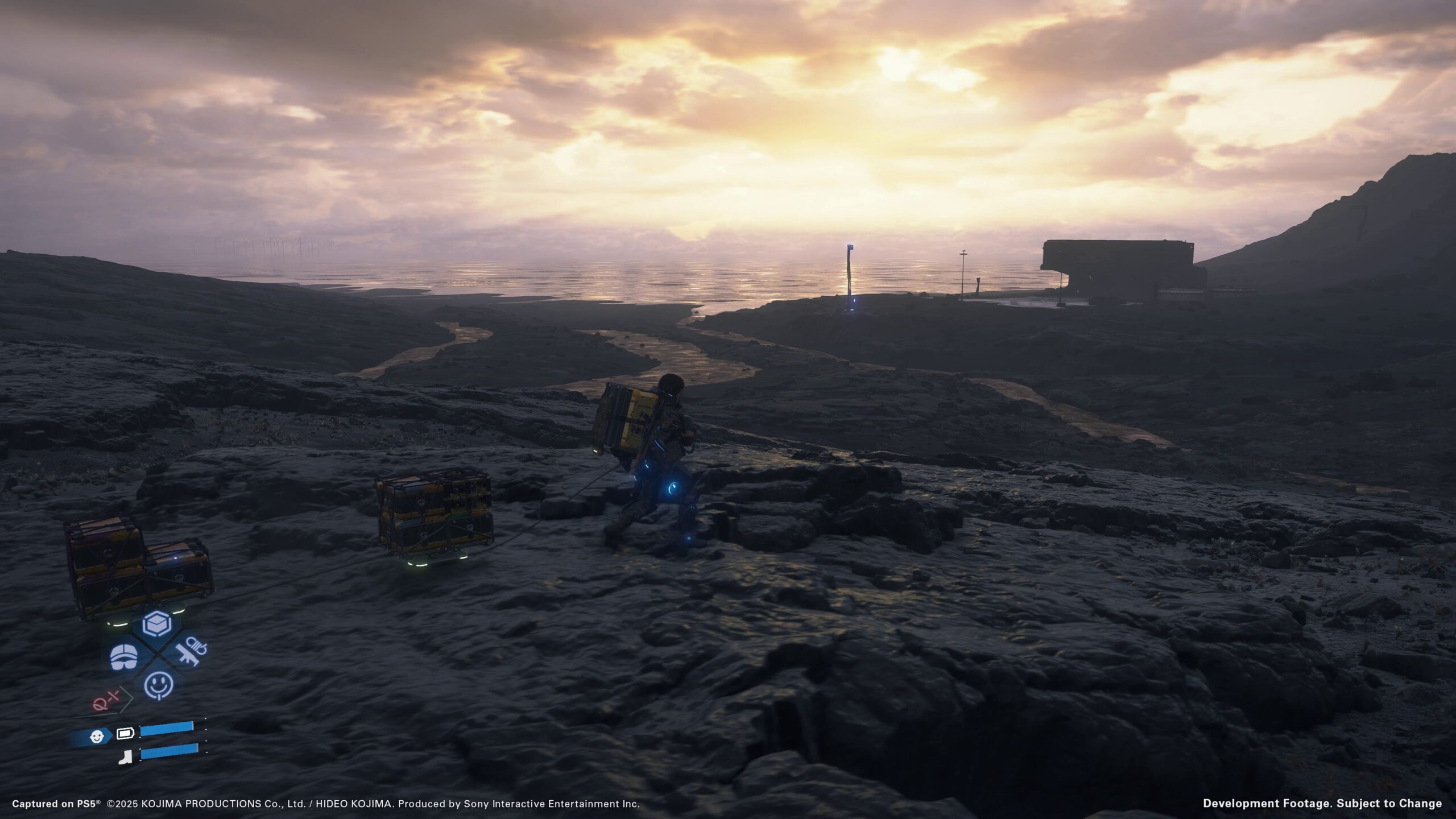Activate the smiley face quick-menu icon
This screenshot has width=1456, height=819.
click(x=158, y=686)
